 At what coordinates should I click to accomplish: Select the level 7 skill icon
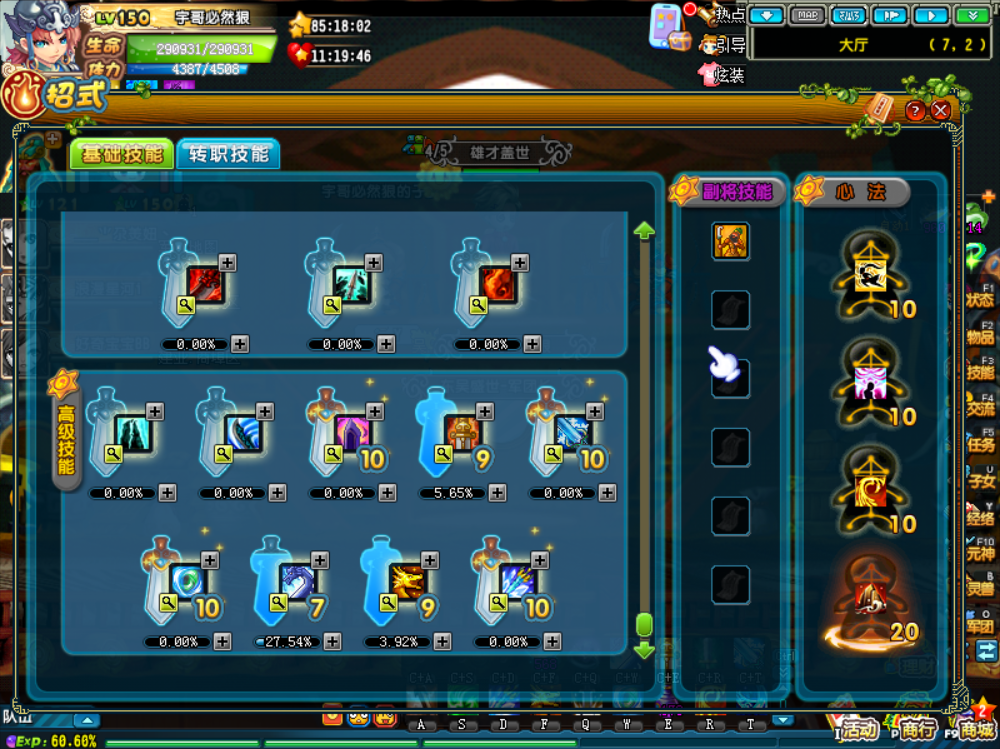coord(297,582)
